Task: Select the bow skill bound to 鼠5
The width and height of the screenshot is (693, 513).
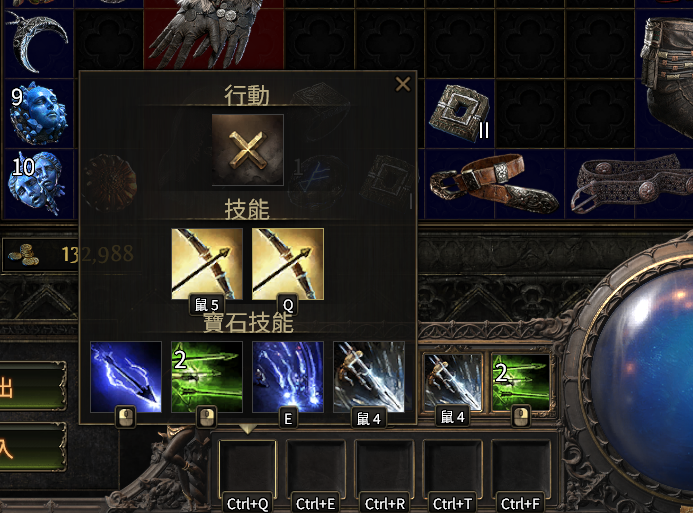Action: [207, 263]
